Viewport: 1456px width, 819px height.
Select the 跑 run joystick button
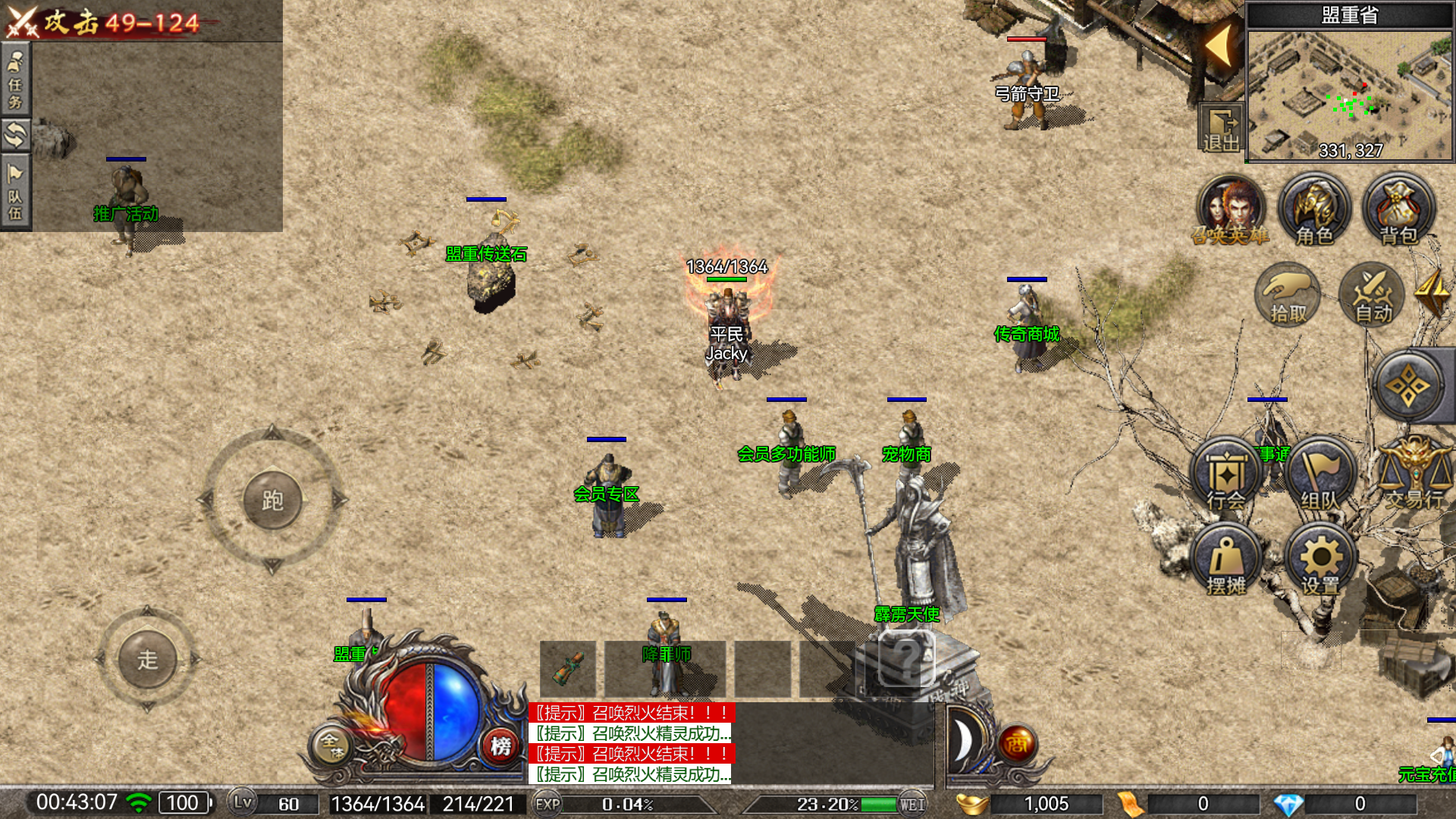272,500
